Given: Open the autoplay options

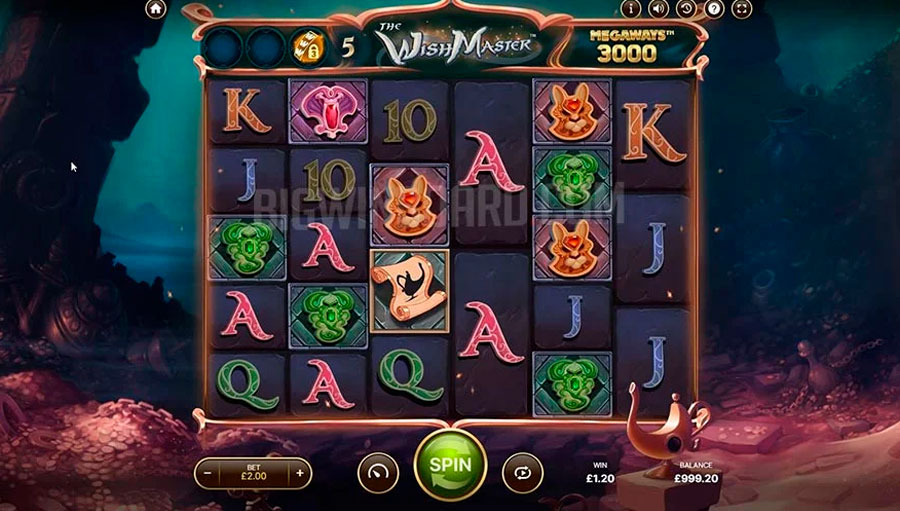Looking at the screenshot, I should point(523,471).
